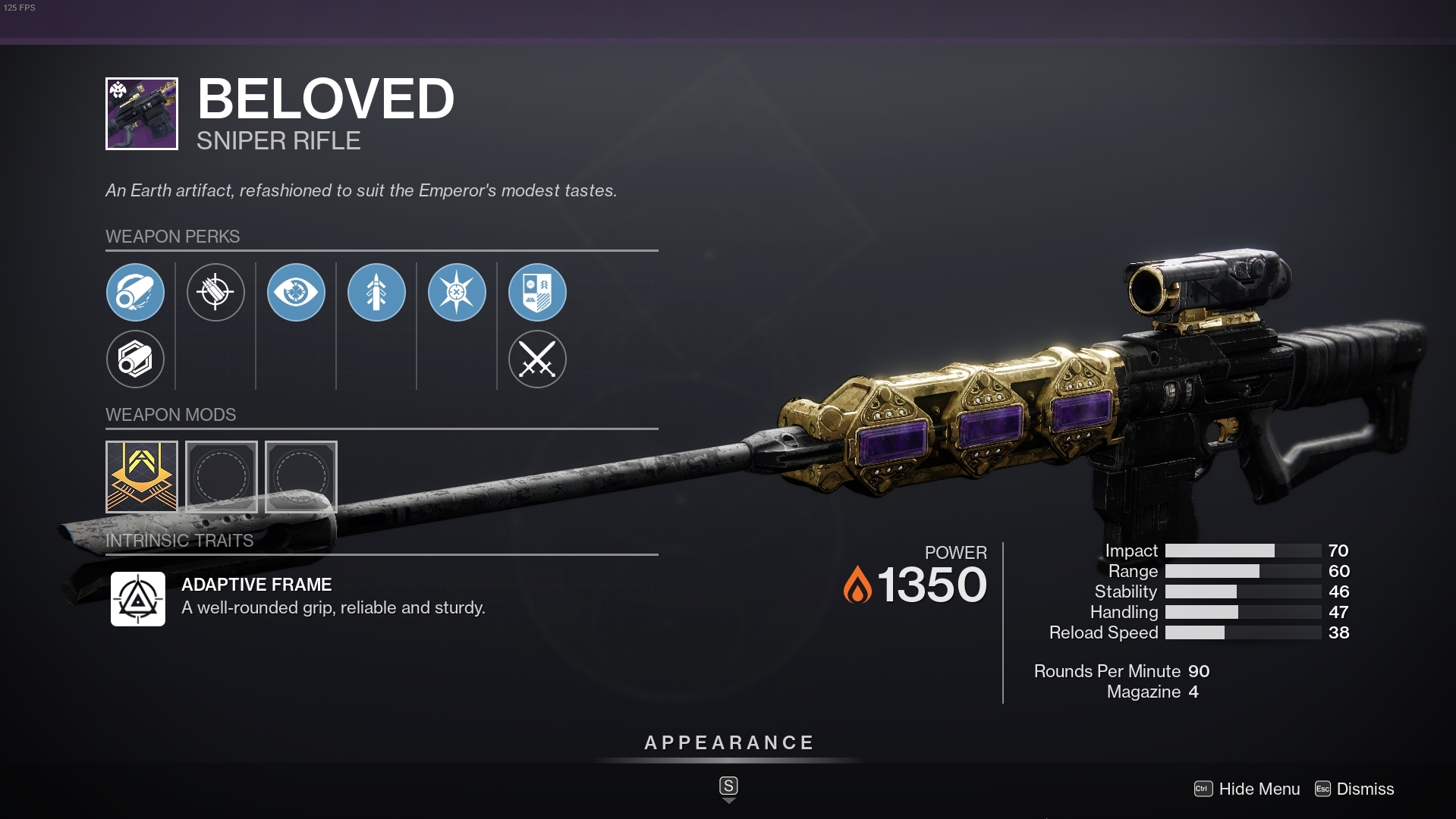The width and height of the screenshot is (1456, 819).
Task: Open the shield-shaped kill tracker perk
Action: pos(537,292)
